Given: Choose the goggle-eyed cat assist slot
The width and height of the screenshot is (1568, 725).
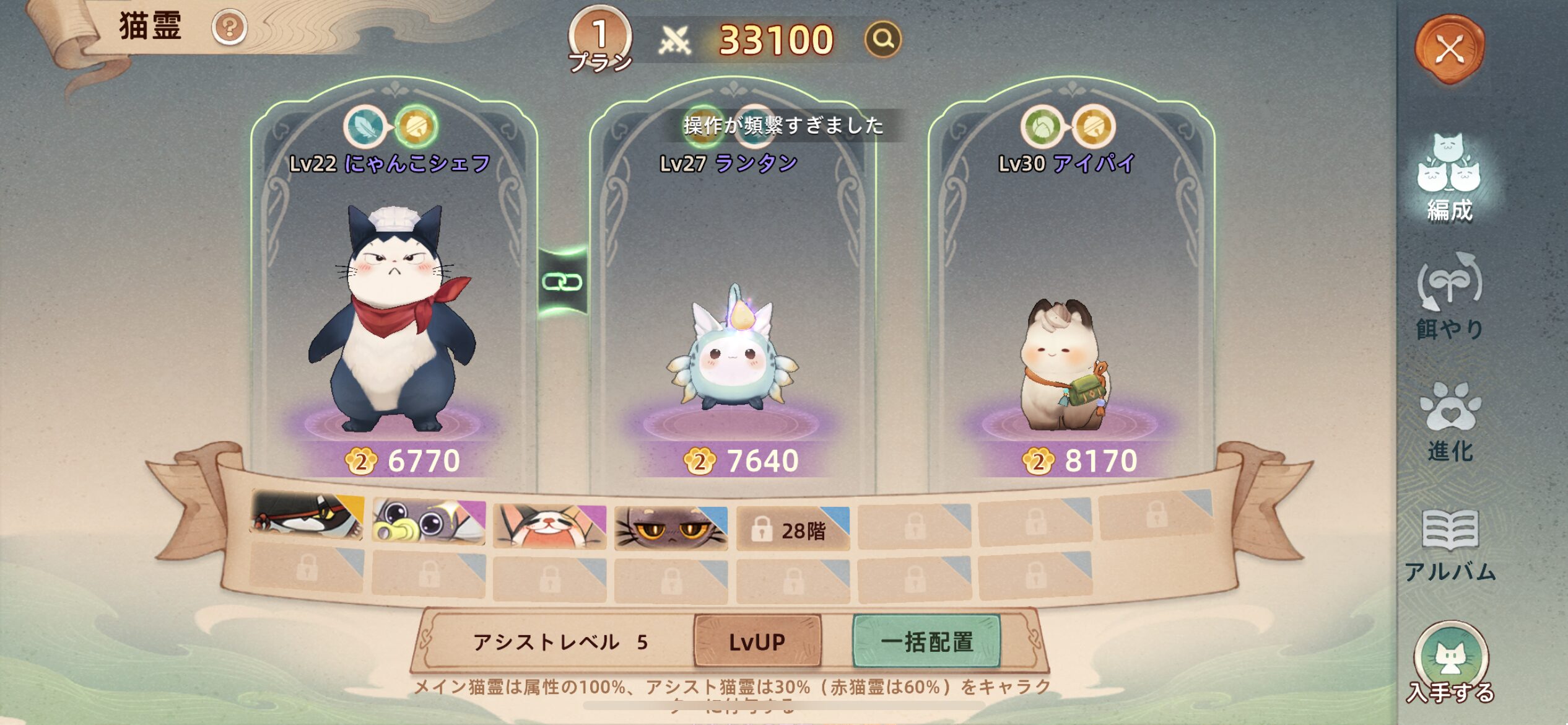Looking at the screenshot, I should point(428,522).
